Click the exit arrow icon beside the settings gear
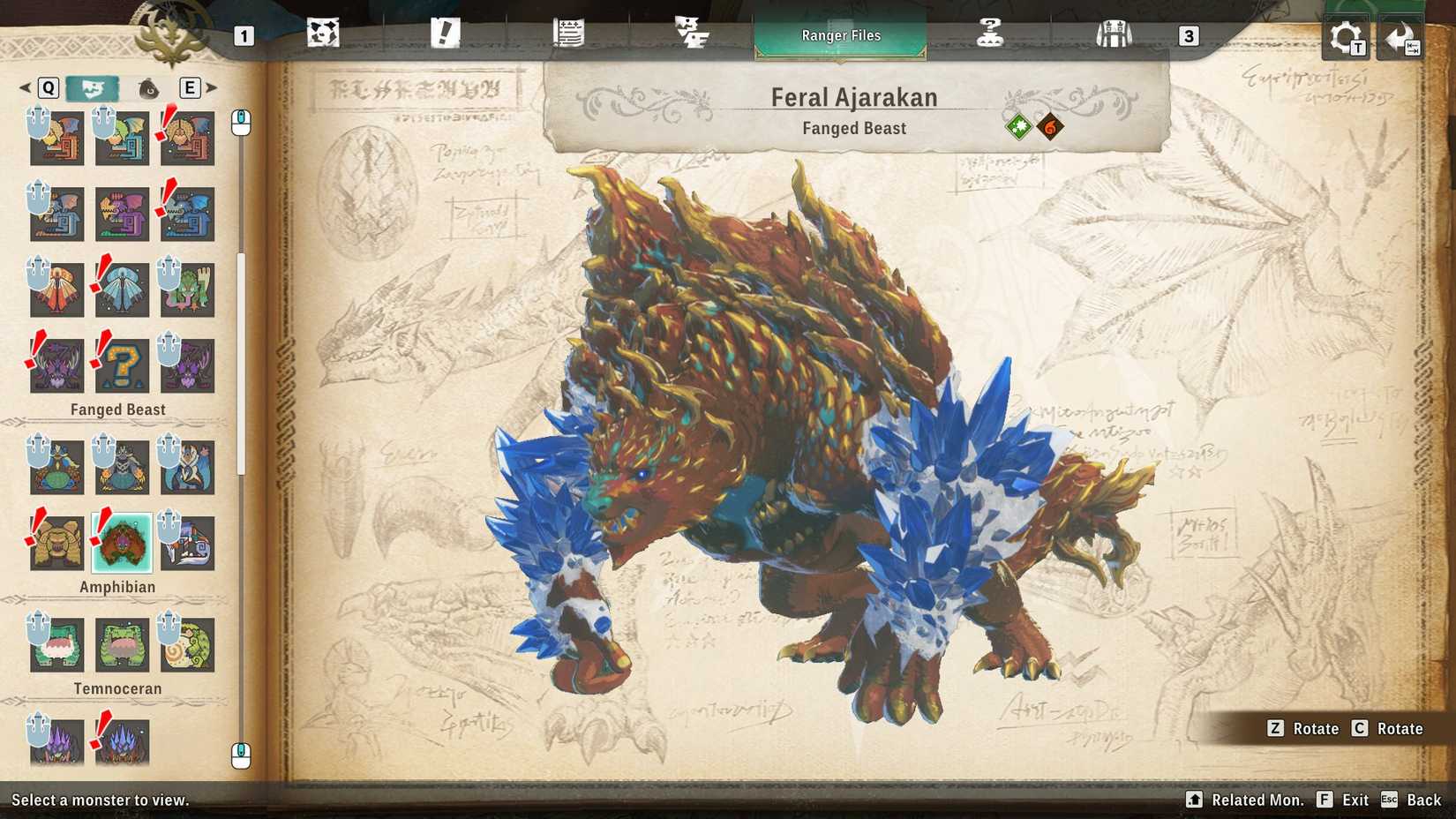Image resolution: width=1456 pixels, height=819 pixels. click(1402, 37)
